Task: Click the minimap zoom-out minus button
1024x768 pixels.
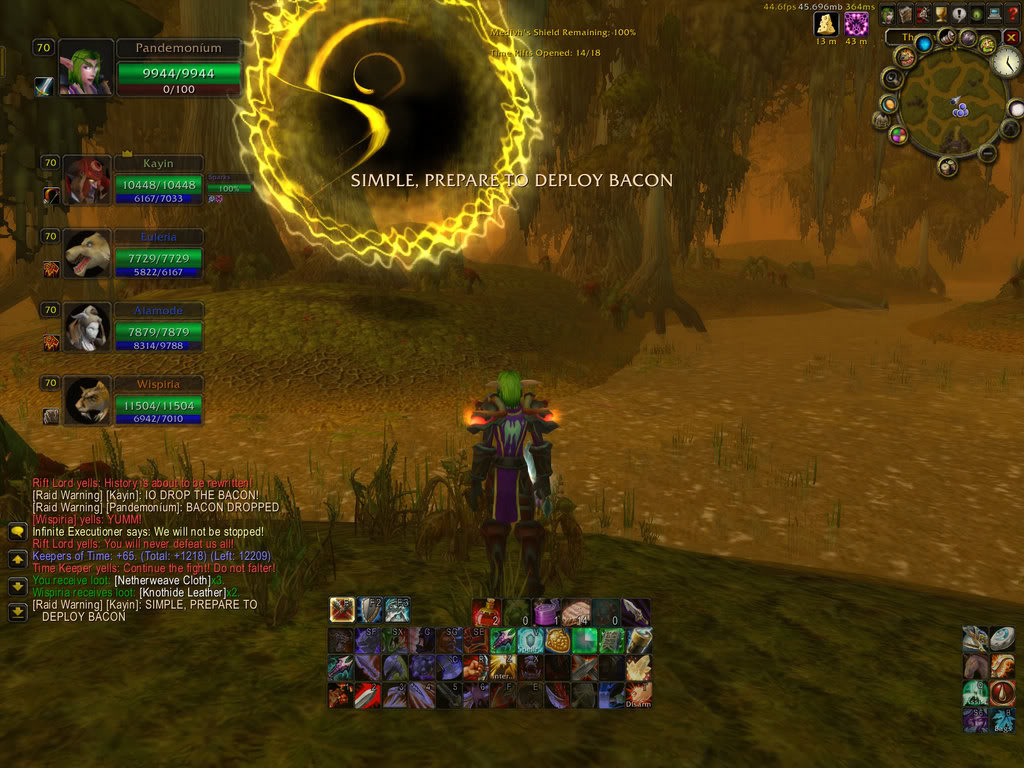Action: tap(987, 154)
